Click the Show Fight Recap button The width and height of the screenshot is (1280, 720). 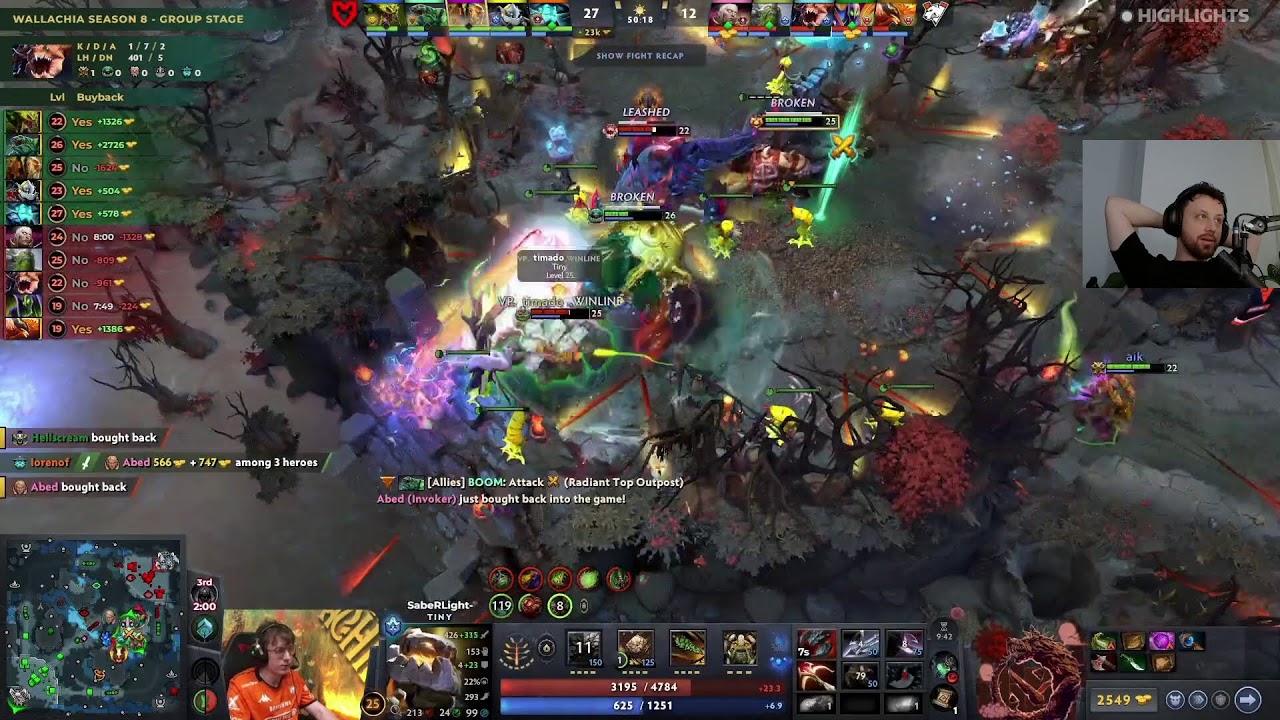coord(640,56)
